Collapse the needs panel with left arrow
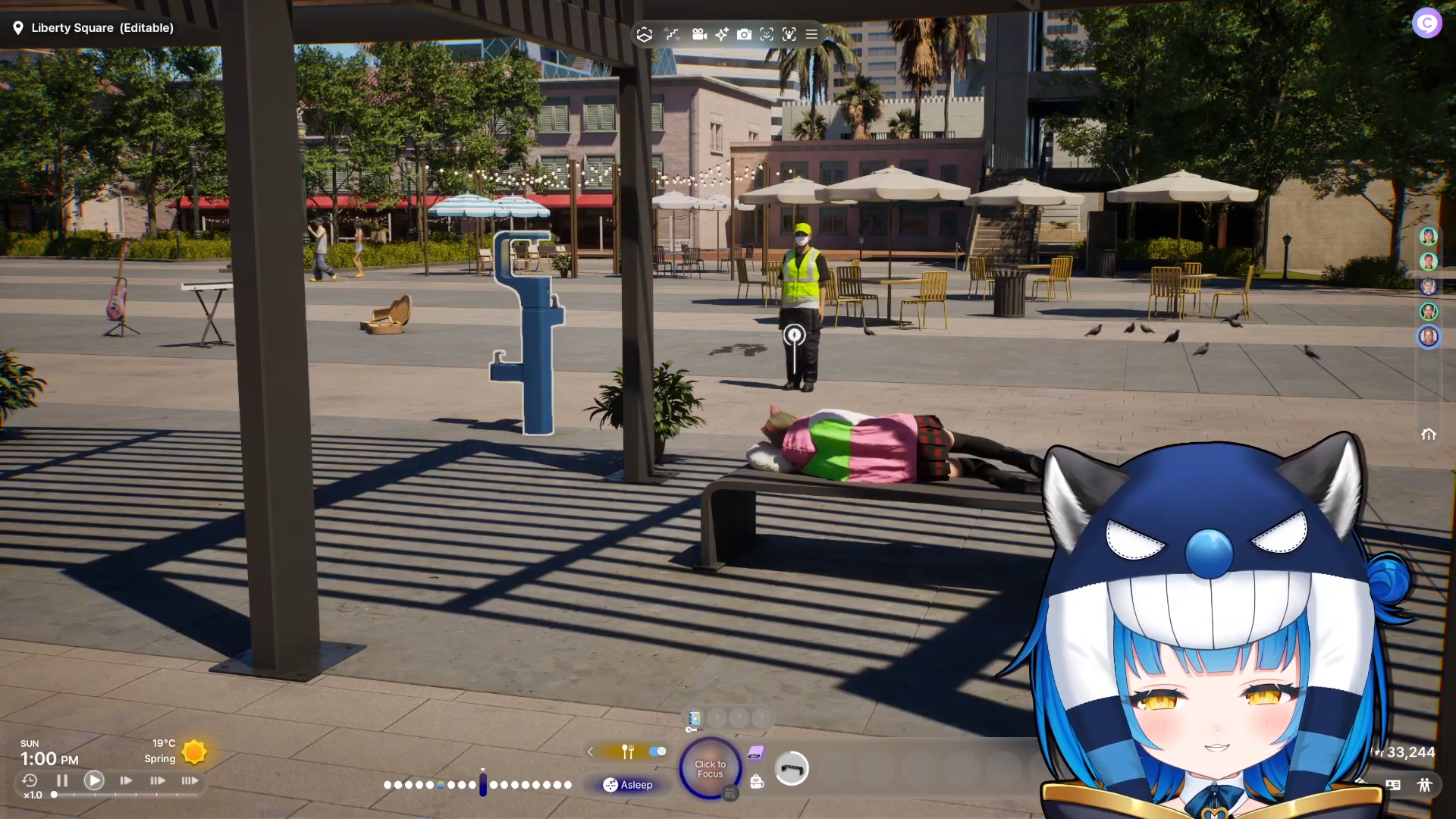1456x819 pixels. [590, 752]
